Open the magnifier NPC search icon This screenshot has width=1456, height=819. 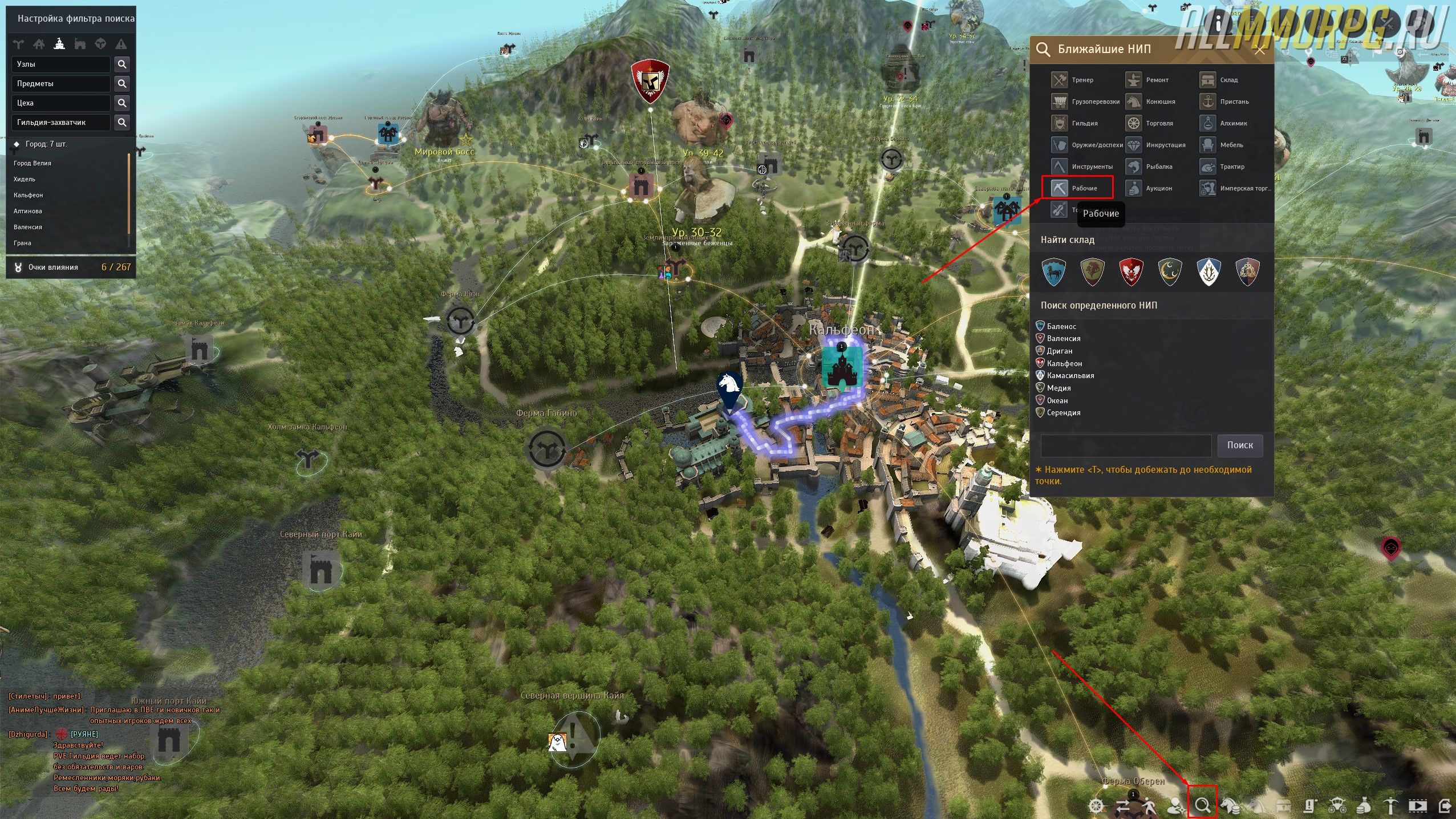click(1202, 805)
